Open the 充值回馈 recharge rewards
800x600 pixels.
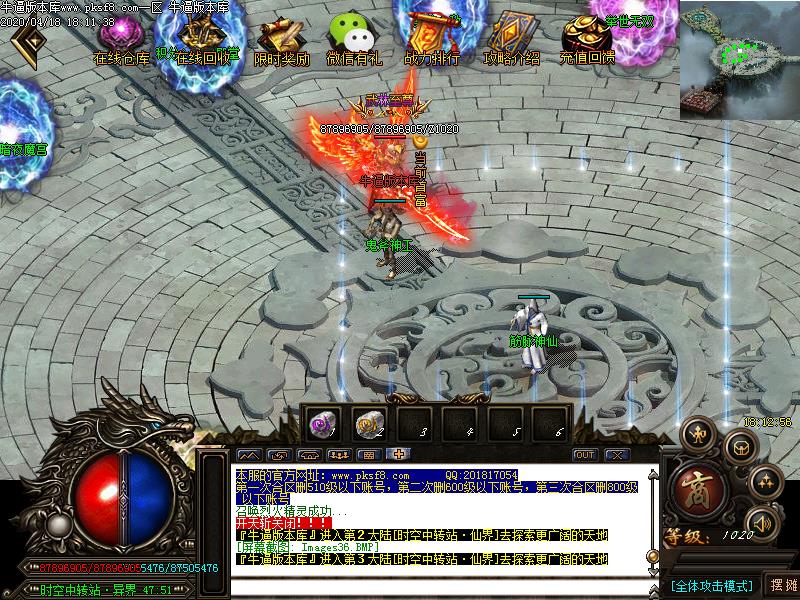click(587, 40)
